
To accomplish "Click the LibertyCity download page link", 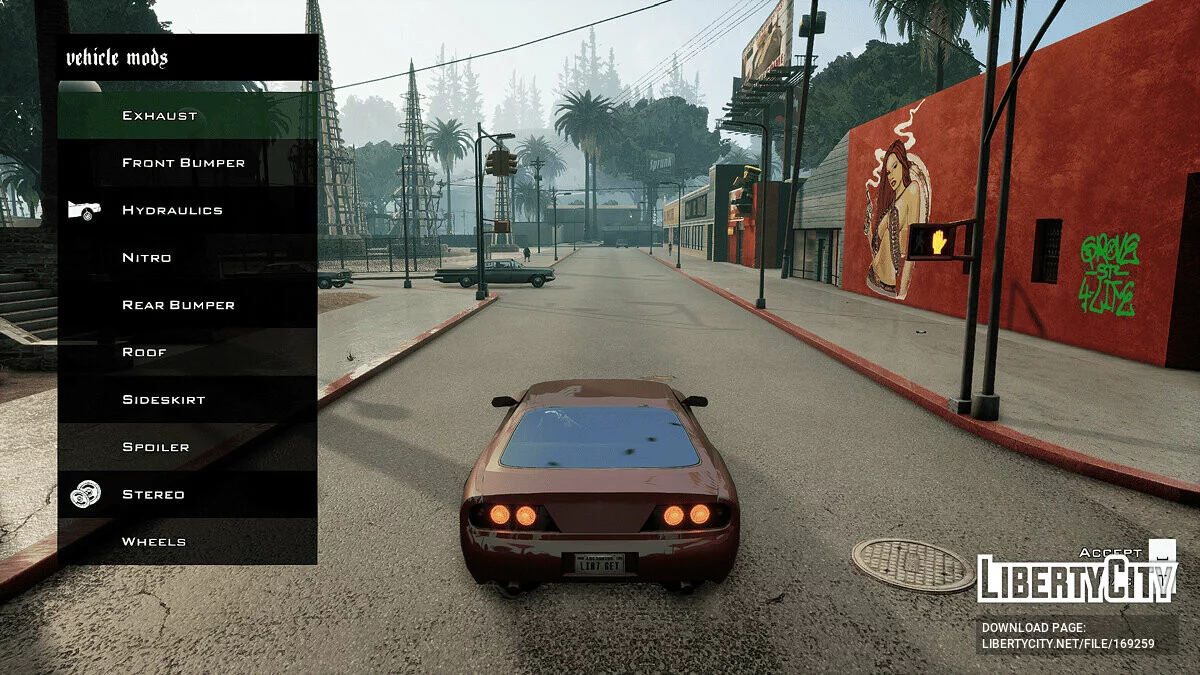I will pyautogui.click(x=1068, y=644).
